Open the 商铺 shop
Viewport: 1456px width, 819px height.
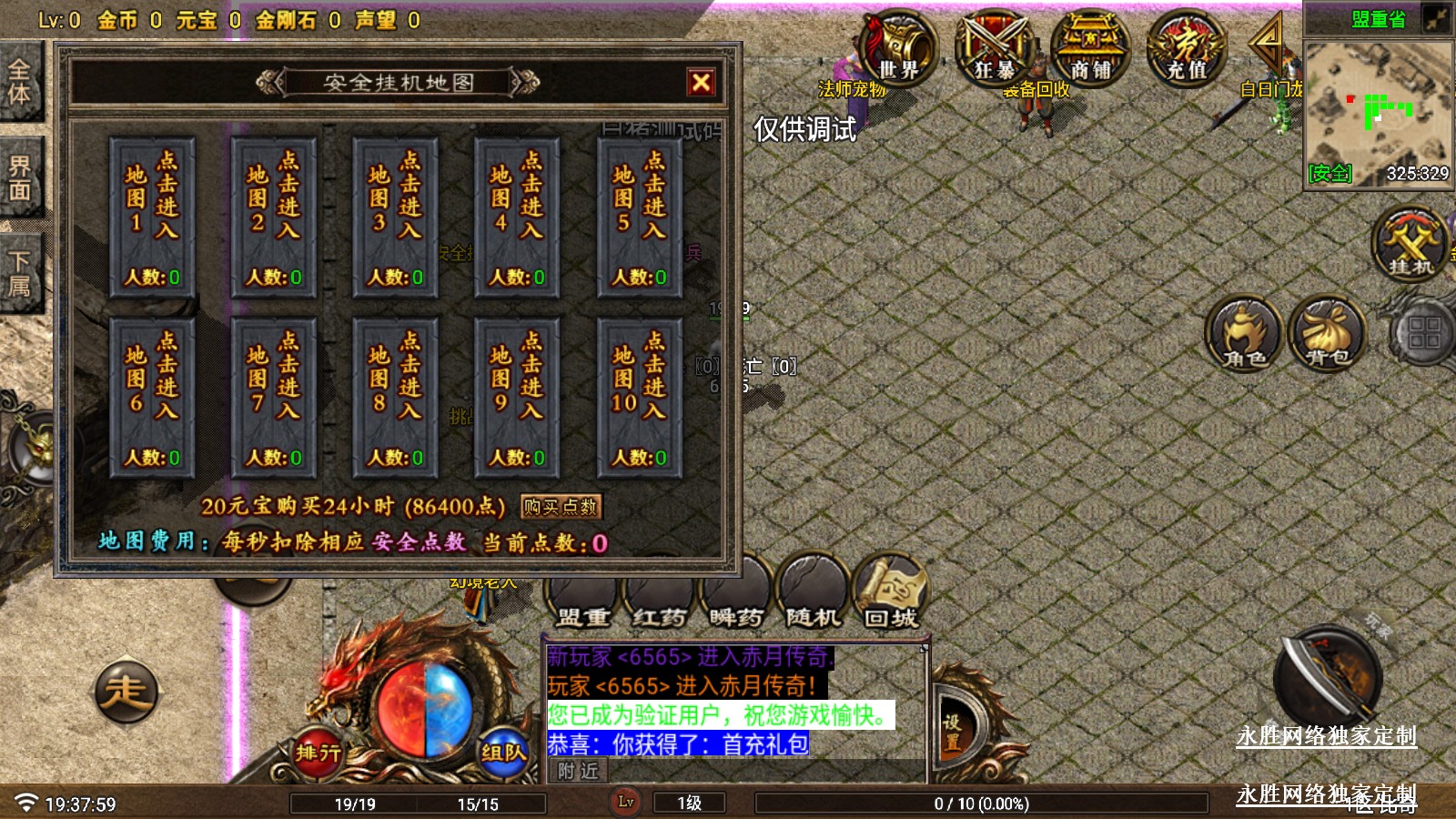[x=1090, y=47]
